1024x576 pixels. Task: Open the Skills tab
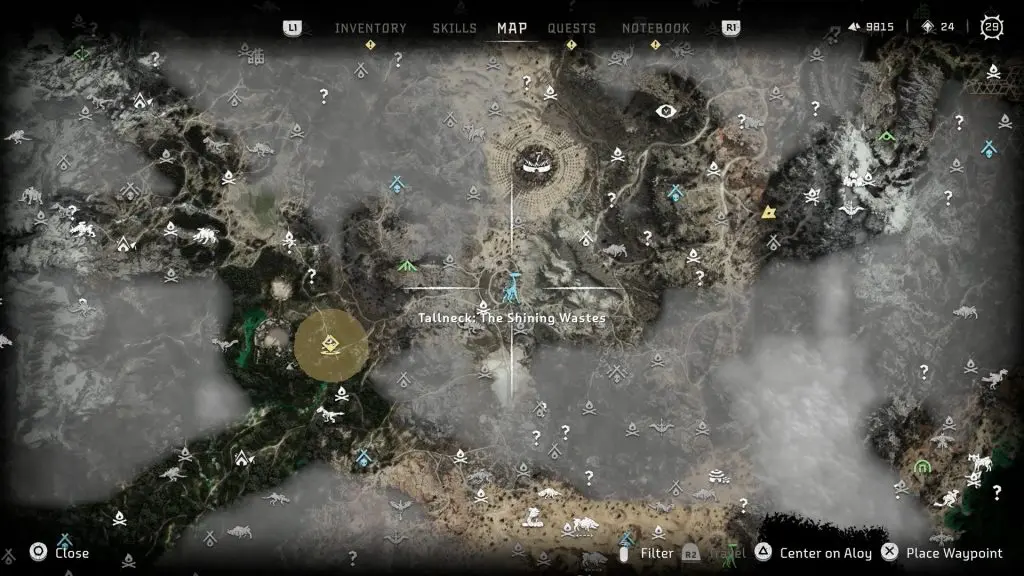[x=454, y=28]
